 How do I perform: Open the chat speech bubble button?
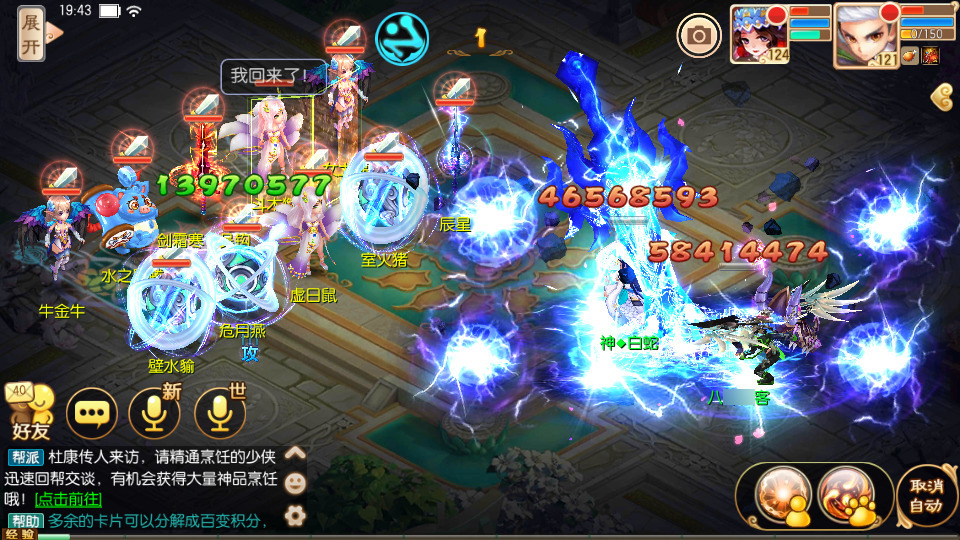coord(92,413)
